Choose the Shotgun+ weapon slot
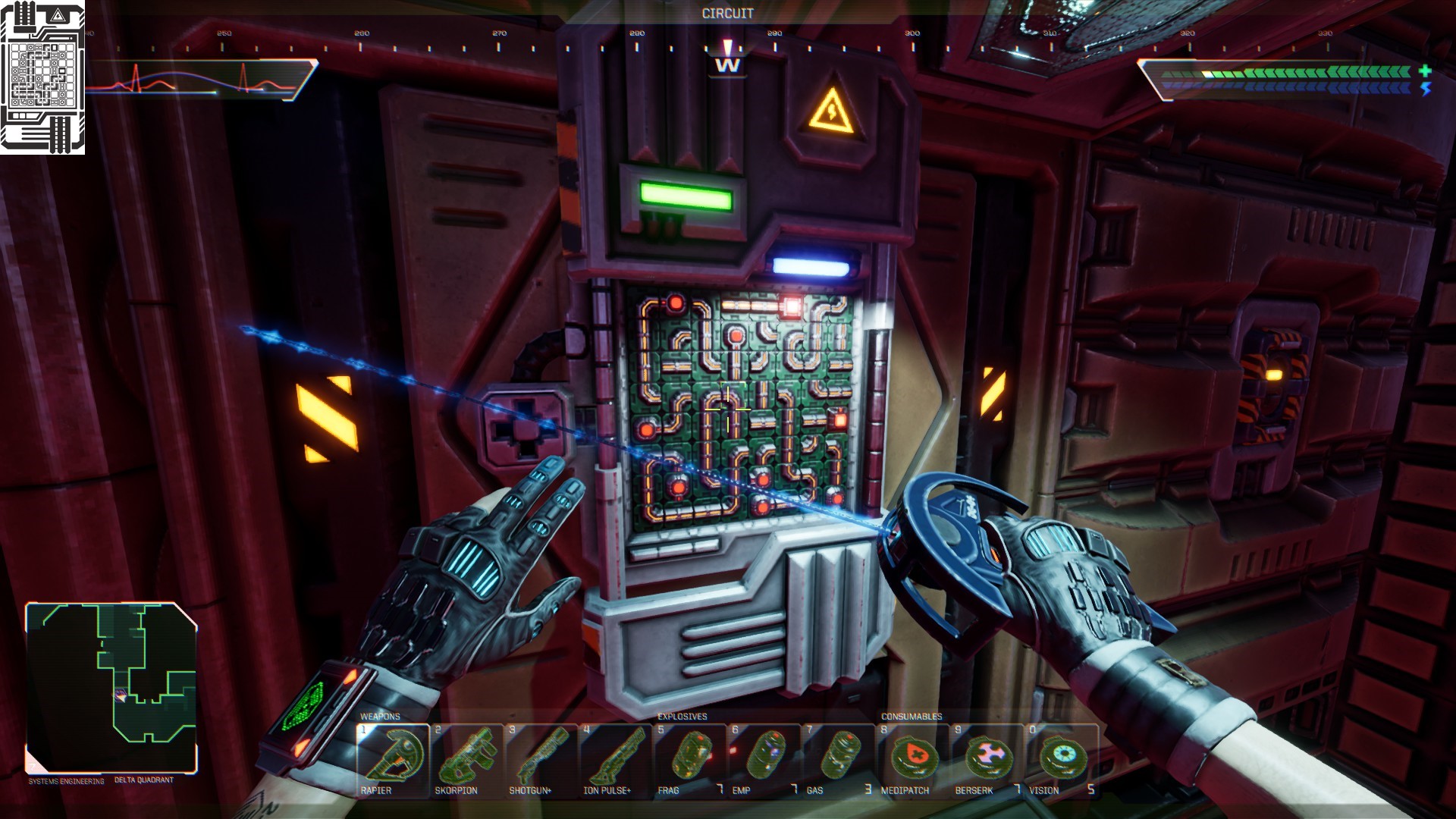The image size is (1456, 819). (x=541, y=759)
